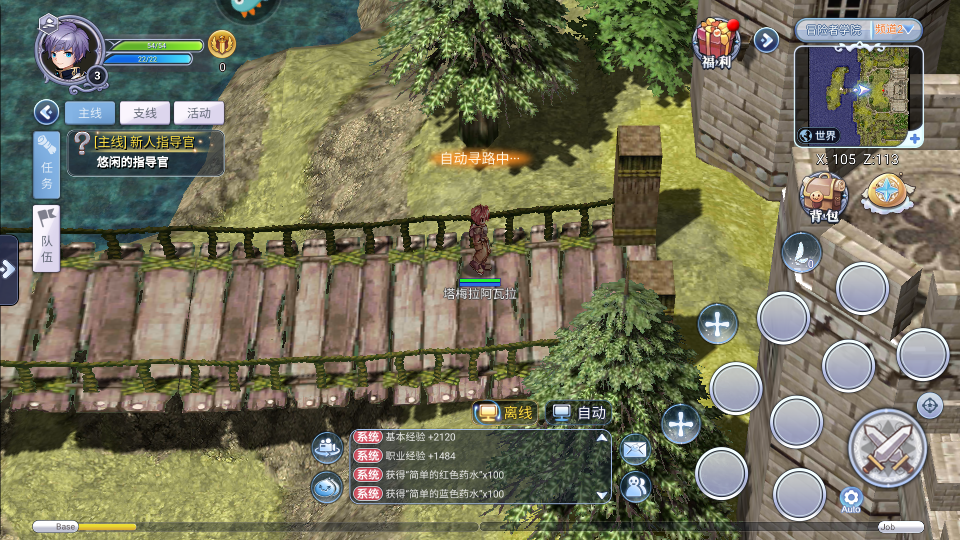This screenshot has width=960, height=540.
Task: Switch to the 主线 main quest tab
Action: tap(90, 113)
